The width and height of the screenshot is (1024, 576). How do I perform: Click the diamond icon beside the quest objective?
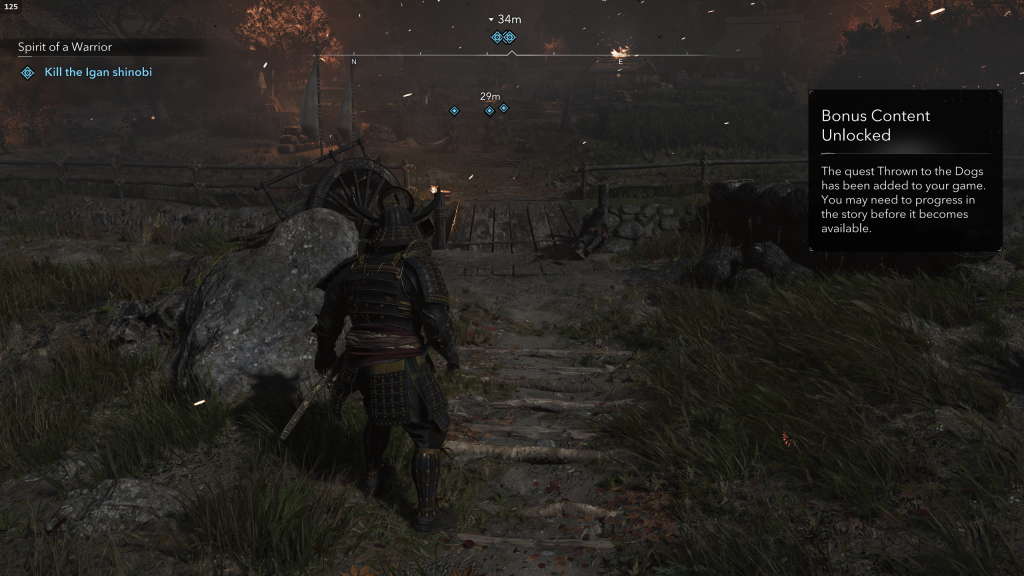tap(28, 73)
